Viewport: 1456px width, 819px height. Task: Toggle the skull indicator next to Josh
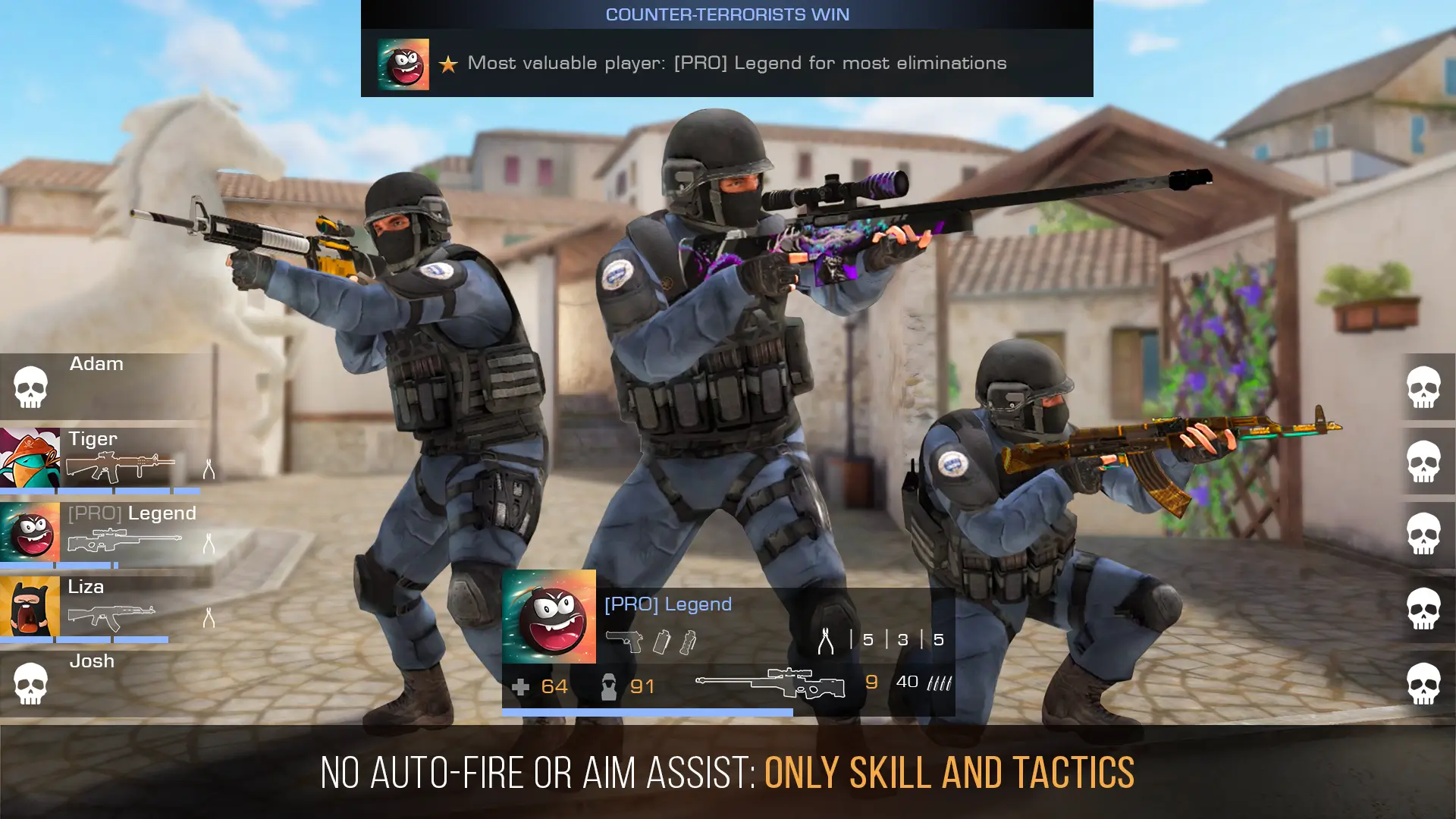click(29, 683)
